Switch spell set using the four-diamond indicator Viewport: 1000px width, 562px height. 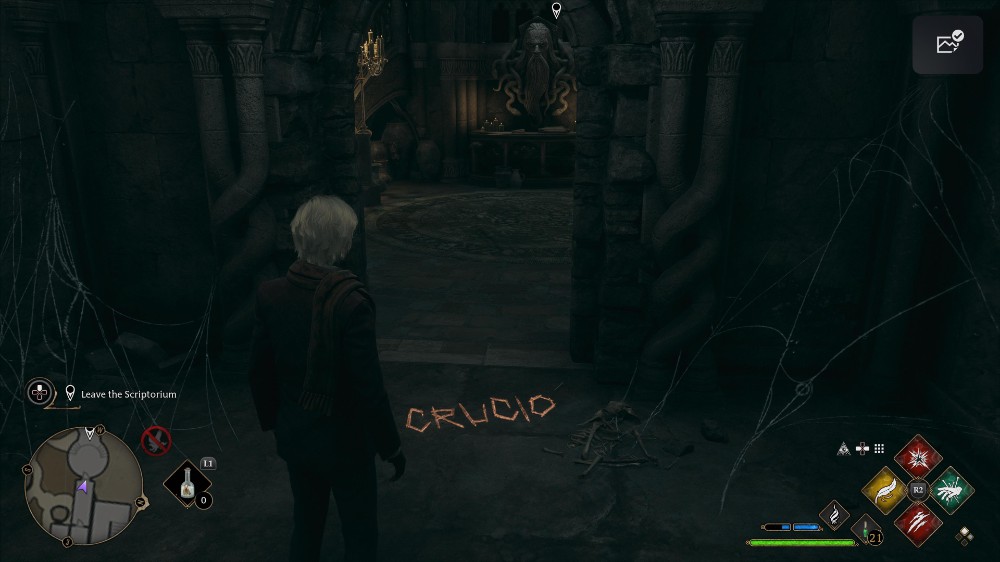964,536
